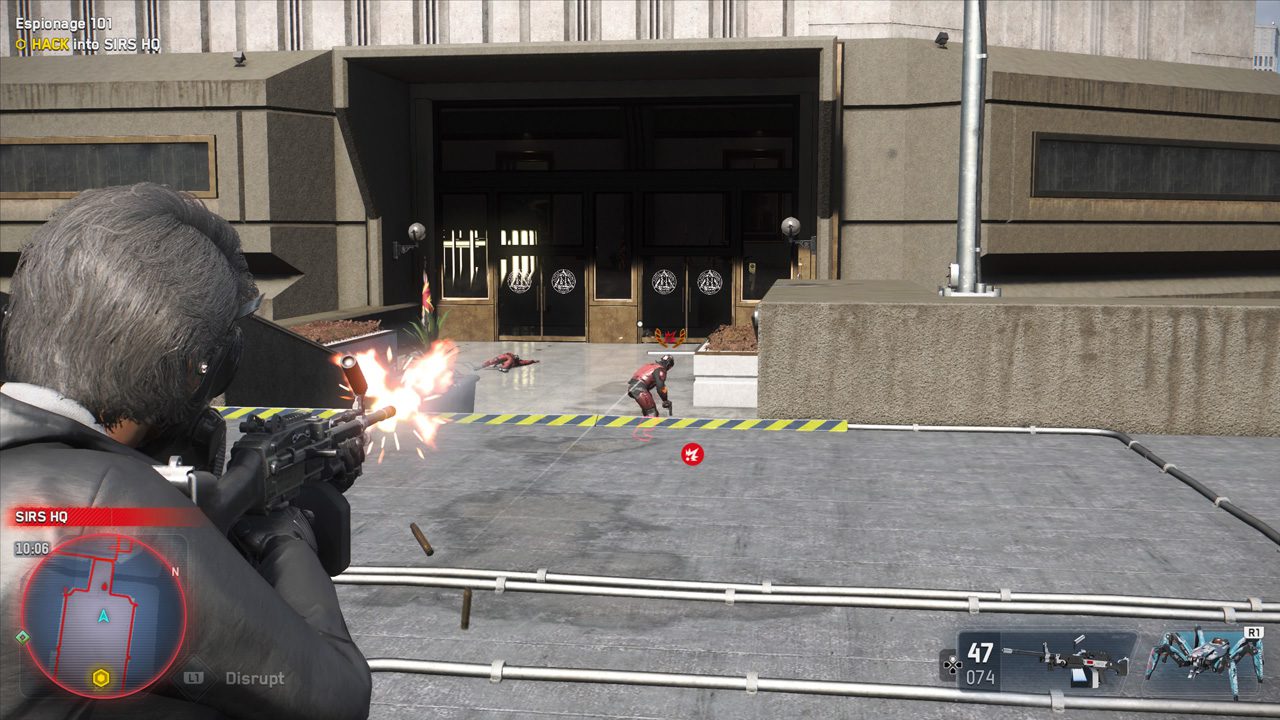Select the green diamond marker beside the minimap
Image resolution: width=1280 pixels, height=720 pixels.
coord(22,636)
